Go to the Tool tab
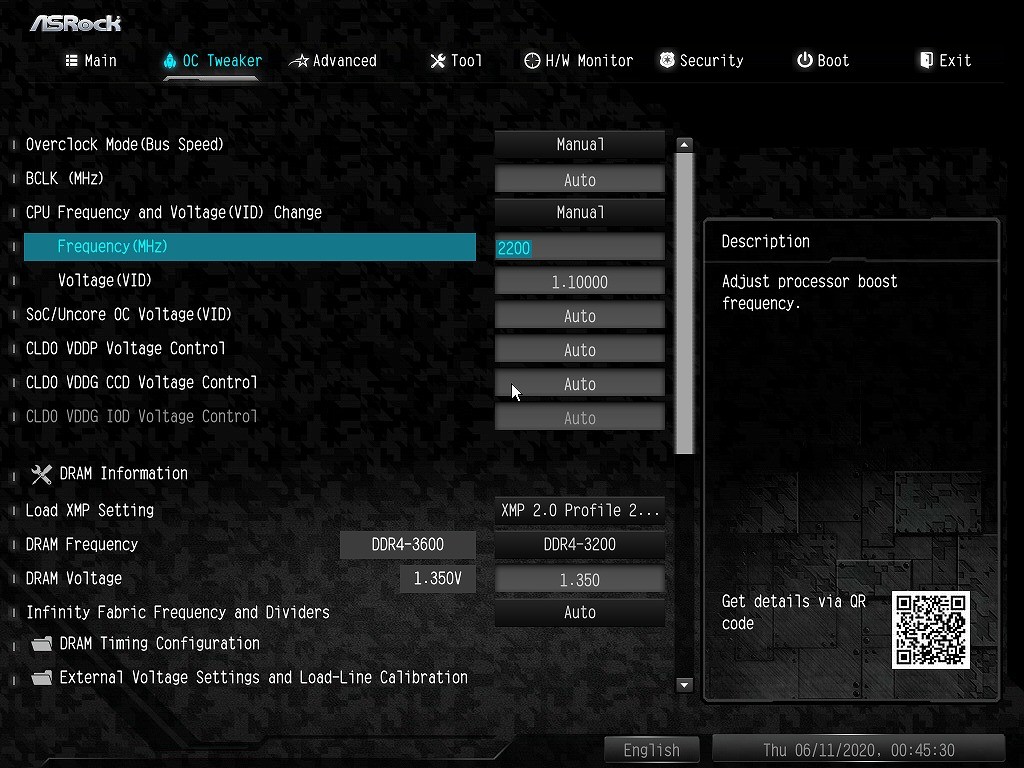 456,61
